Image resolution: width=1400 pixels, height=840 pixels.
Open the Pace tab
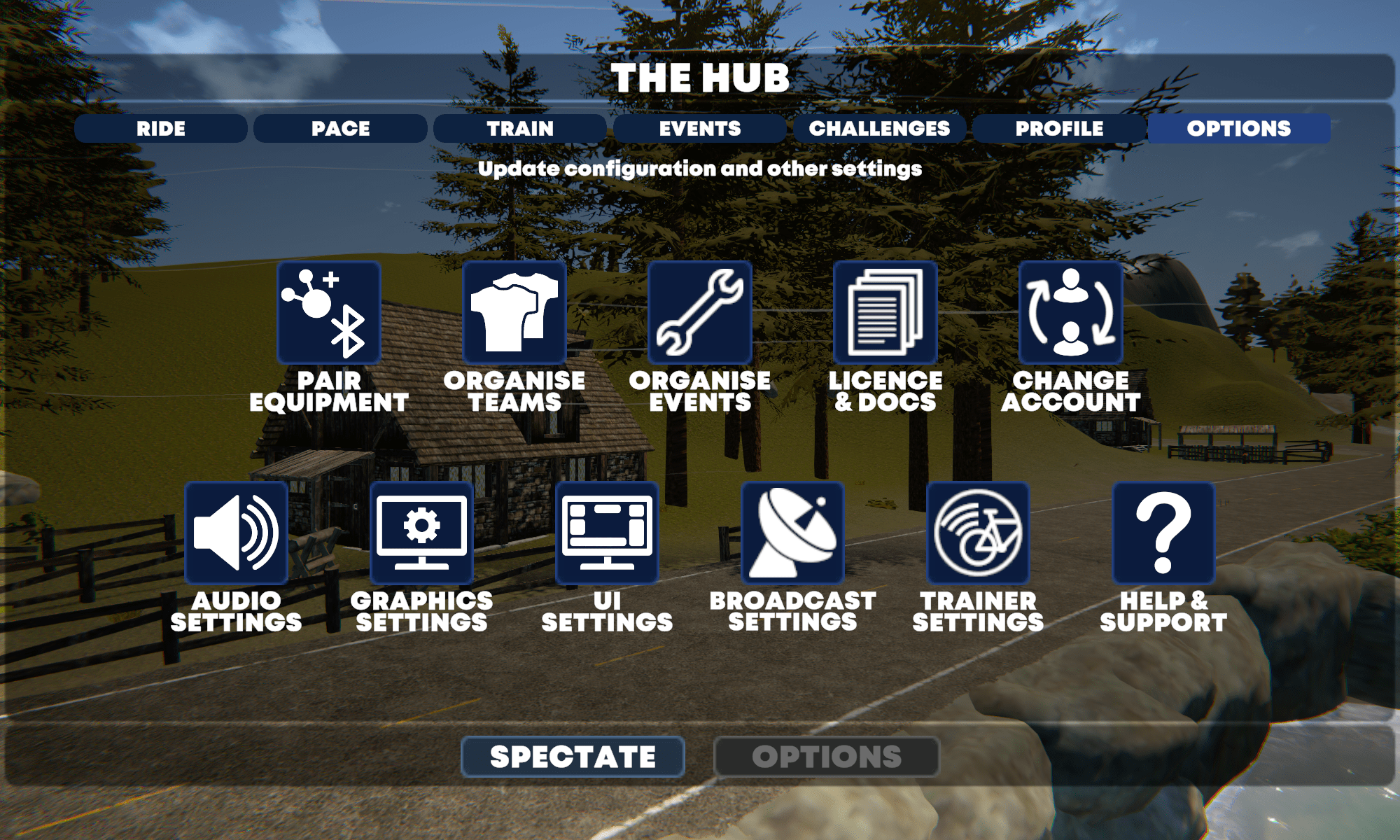(340, 129)
